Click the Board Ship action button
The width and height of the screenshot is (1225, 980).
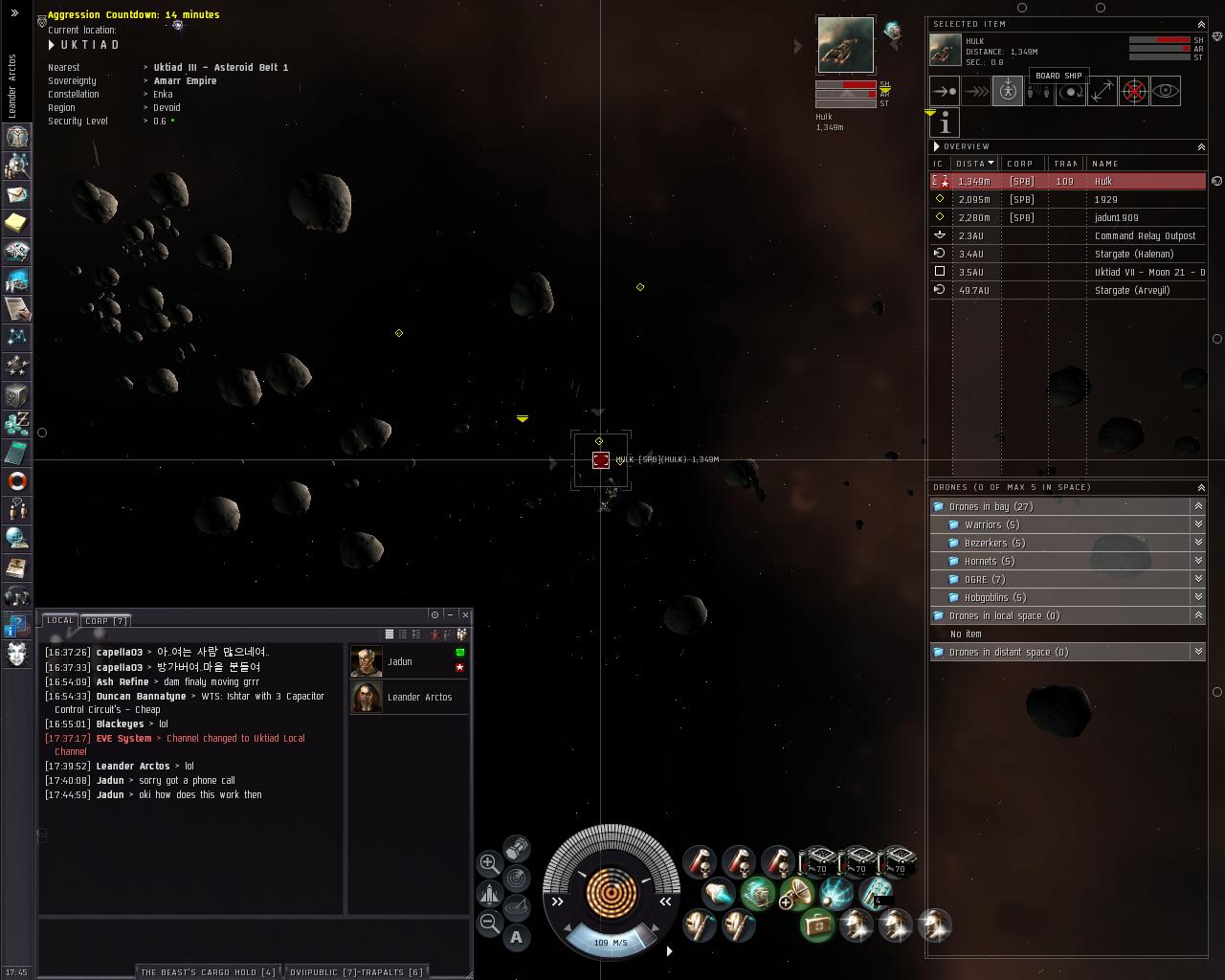point(1007,91)
